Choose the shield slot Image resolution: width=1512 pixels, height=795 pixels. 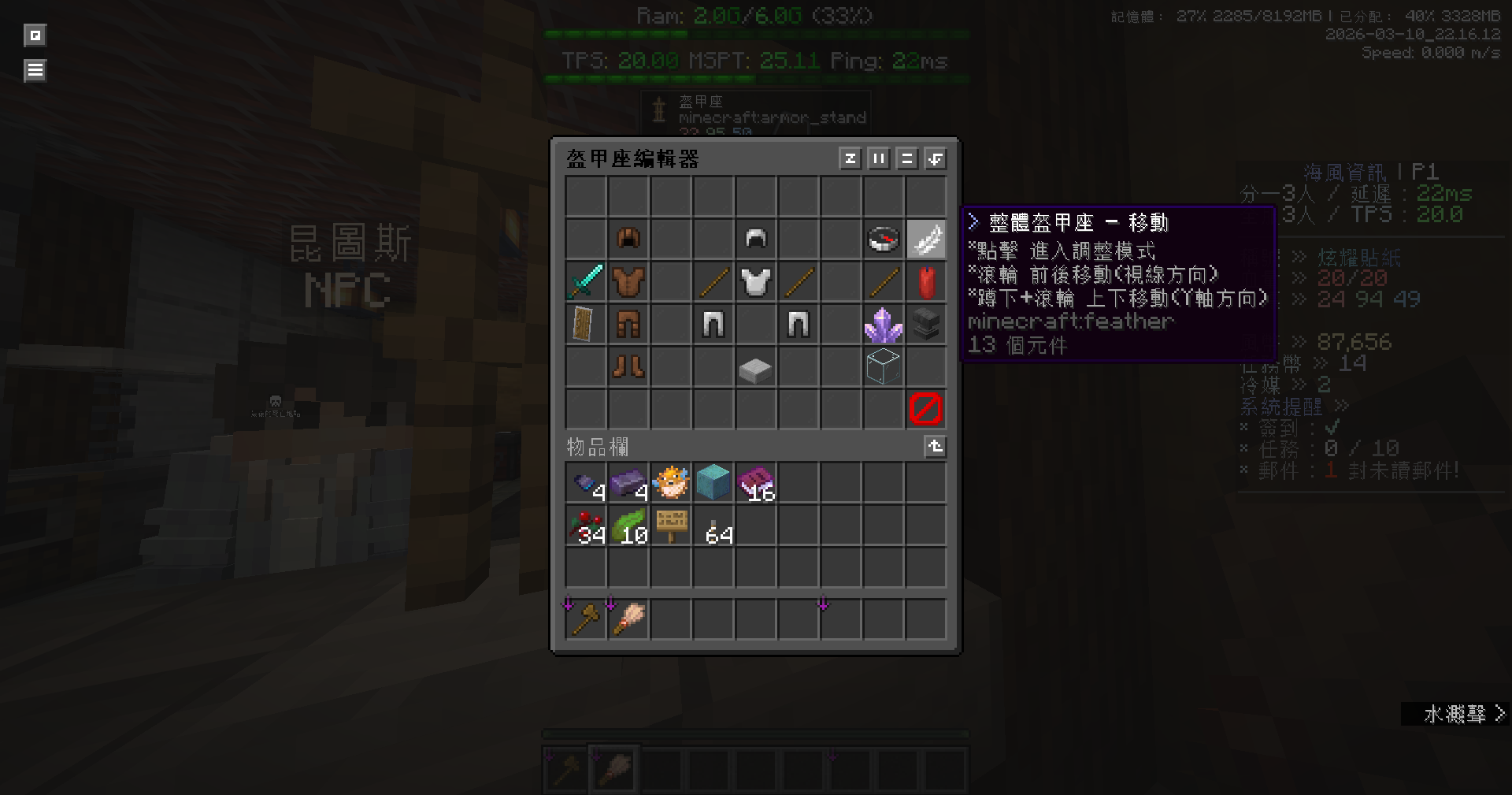586,324
